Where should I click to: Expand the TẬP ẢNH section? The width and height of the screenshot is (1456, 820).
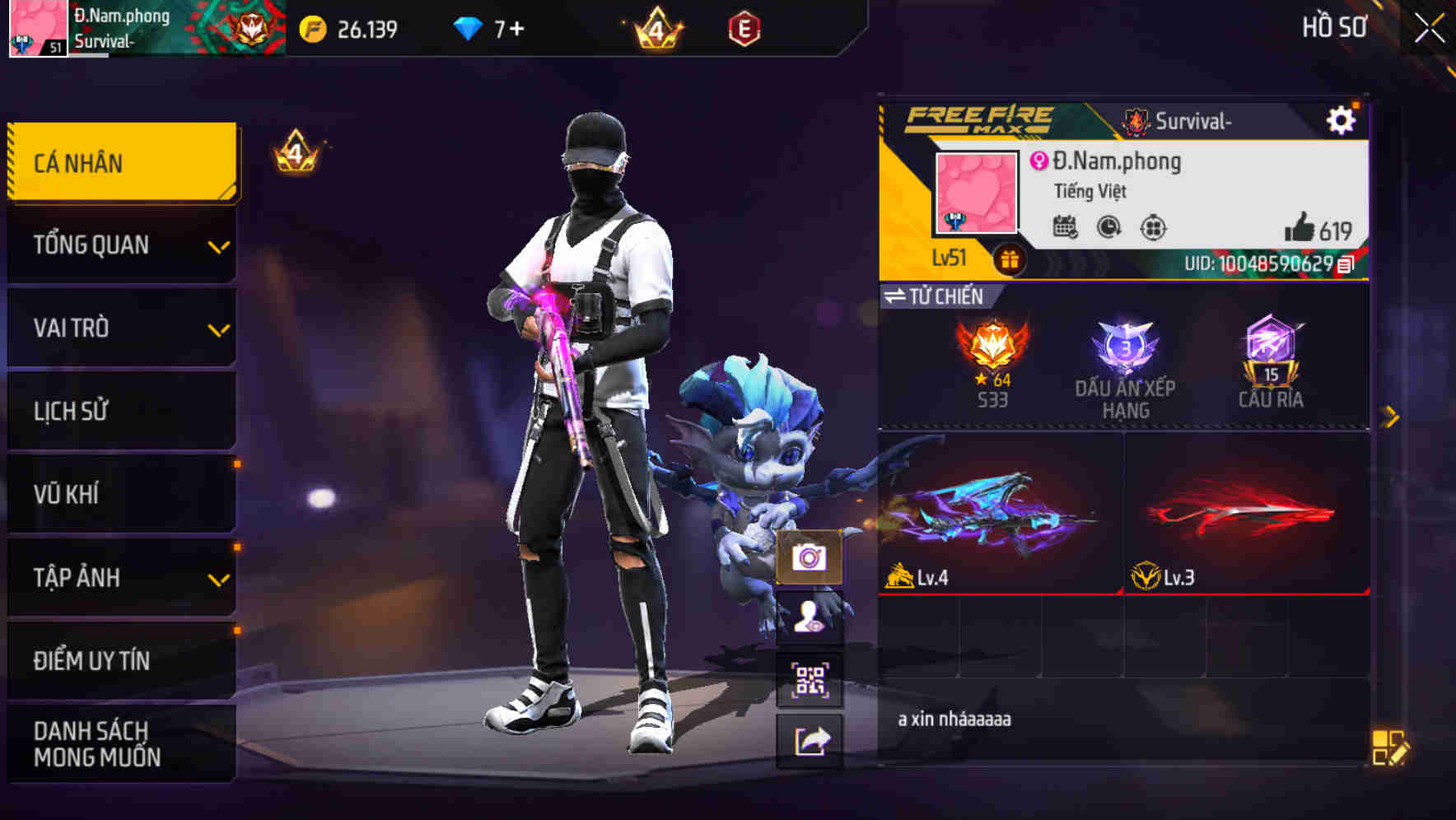click(x=120, y=578)
